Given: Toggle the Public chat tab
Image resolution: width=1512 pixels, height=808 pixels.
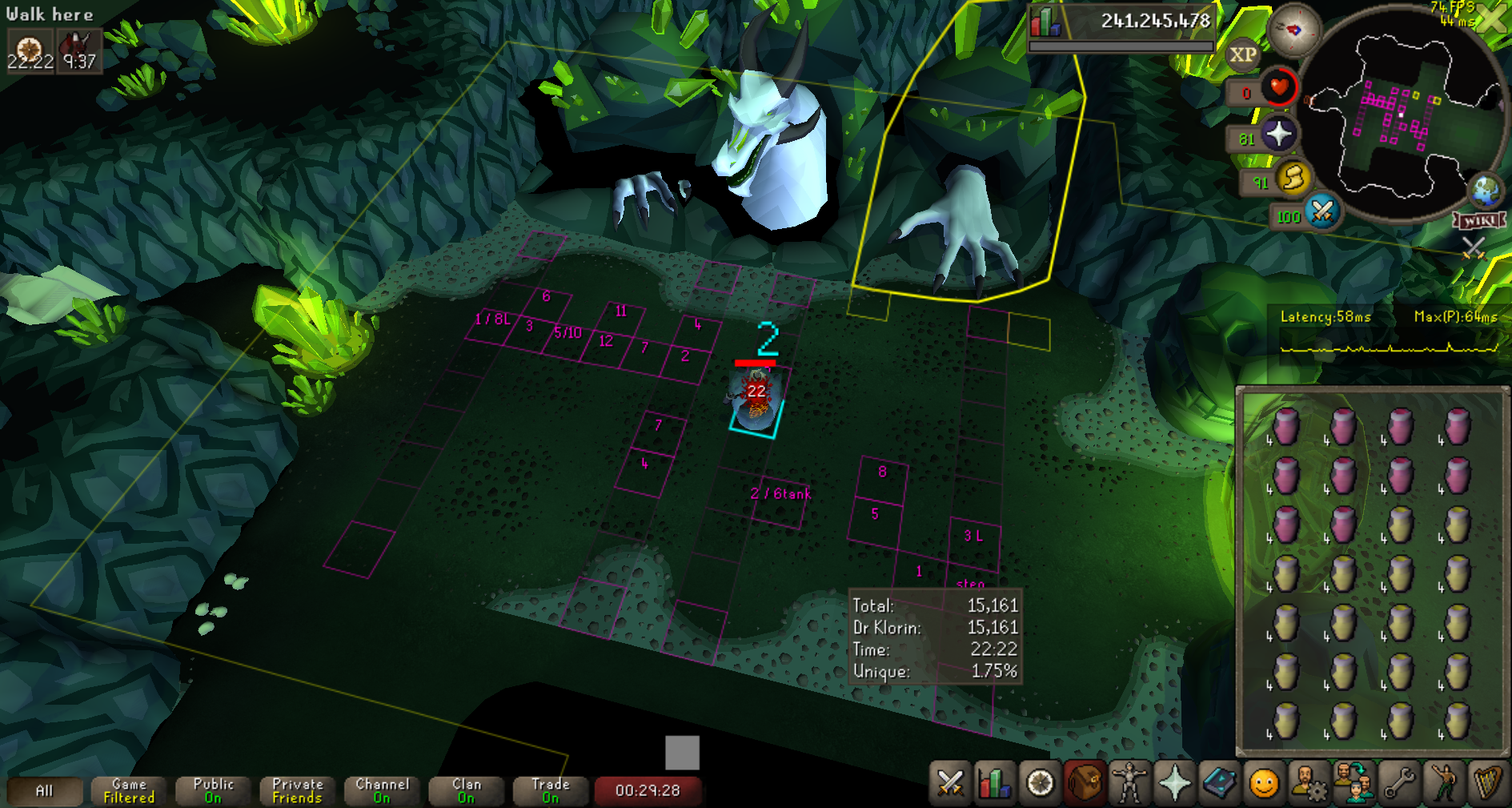Looking at the screenshot, I should tap(213, 790).
